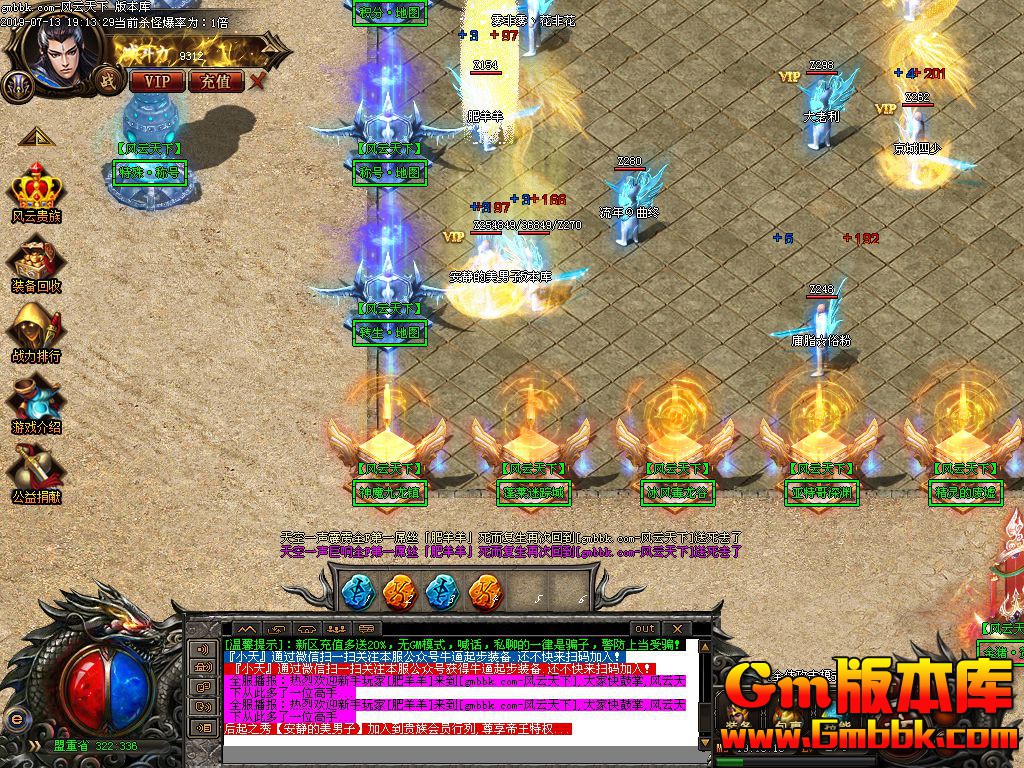Use the orange rune in hotbar slot 2
Image resolution: width=1024 pixels, height=768 pixels.
pos(400,591)
